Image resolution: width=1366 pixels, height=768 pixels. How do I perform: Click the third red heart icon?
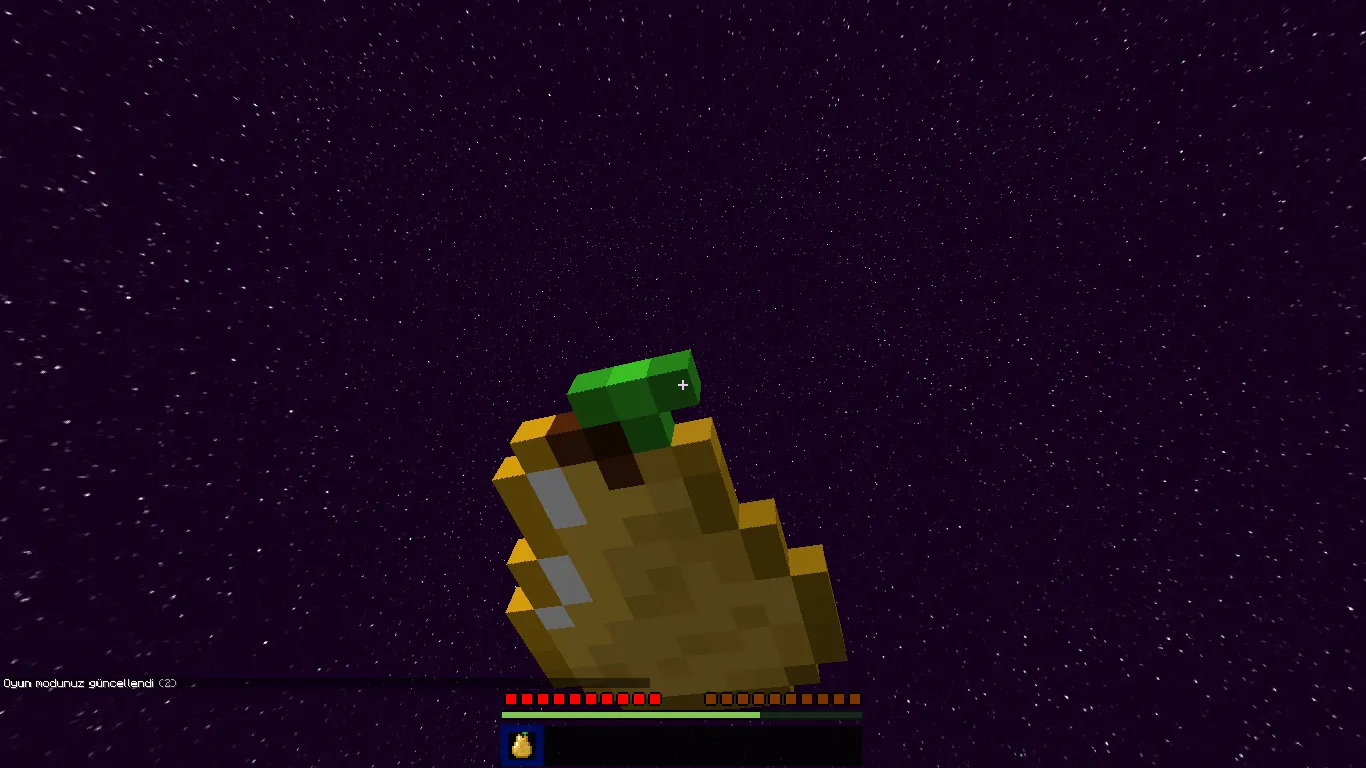tap(543, 698)
